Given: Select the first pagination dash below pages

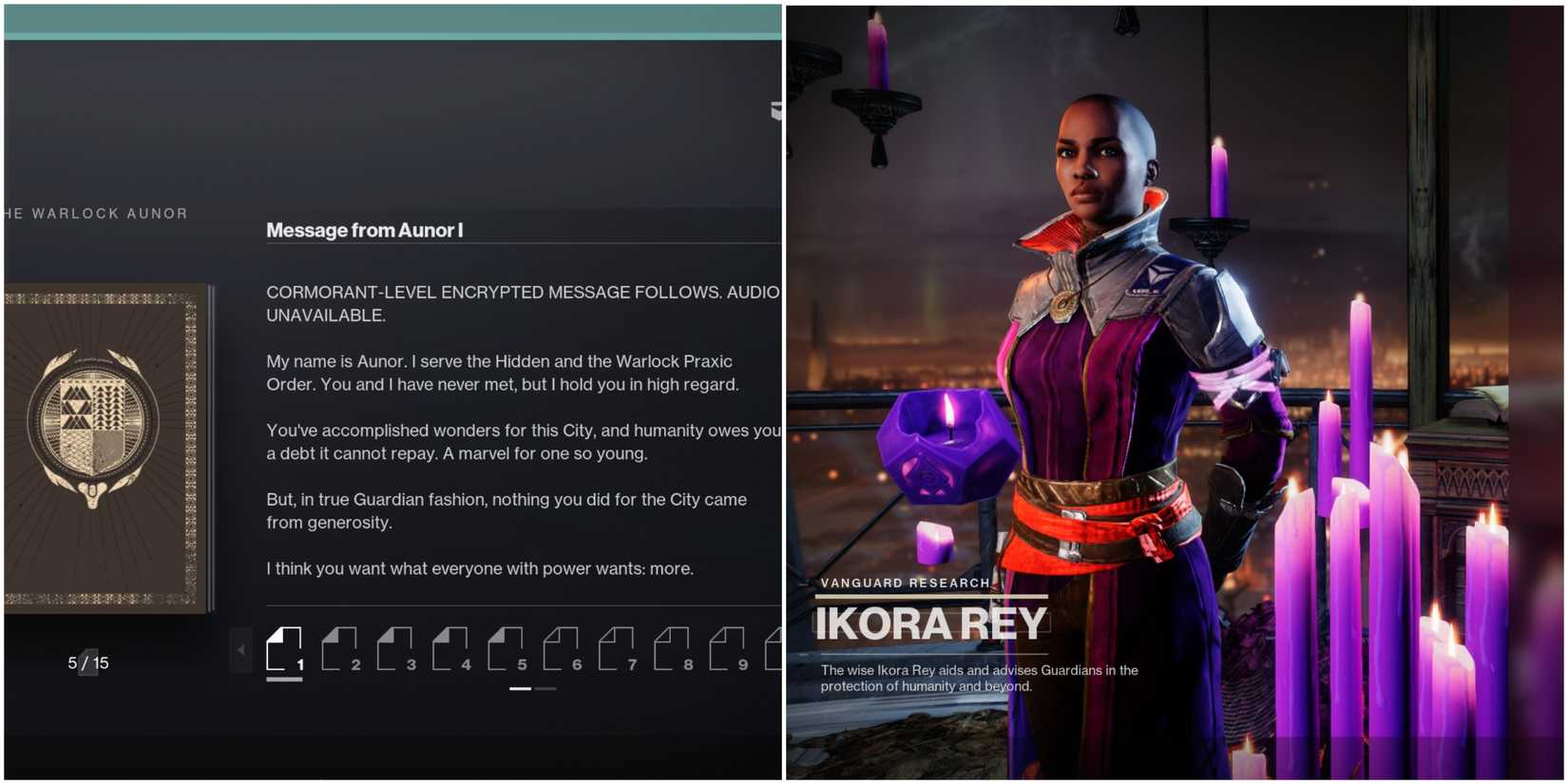Looking at the screenshot, I should click(520, 689).
